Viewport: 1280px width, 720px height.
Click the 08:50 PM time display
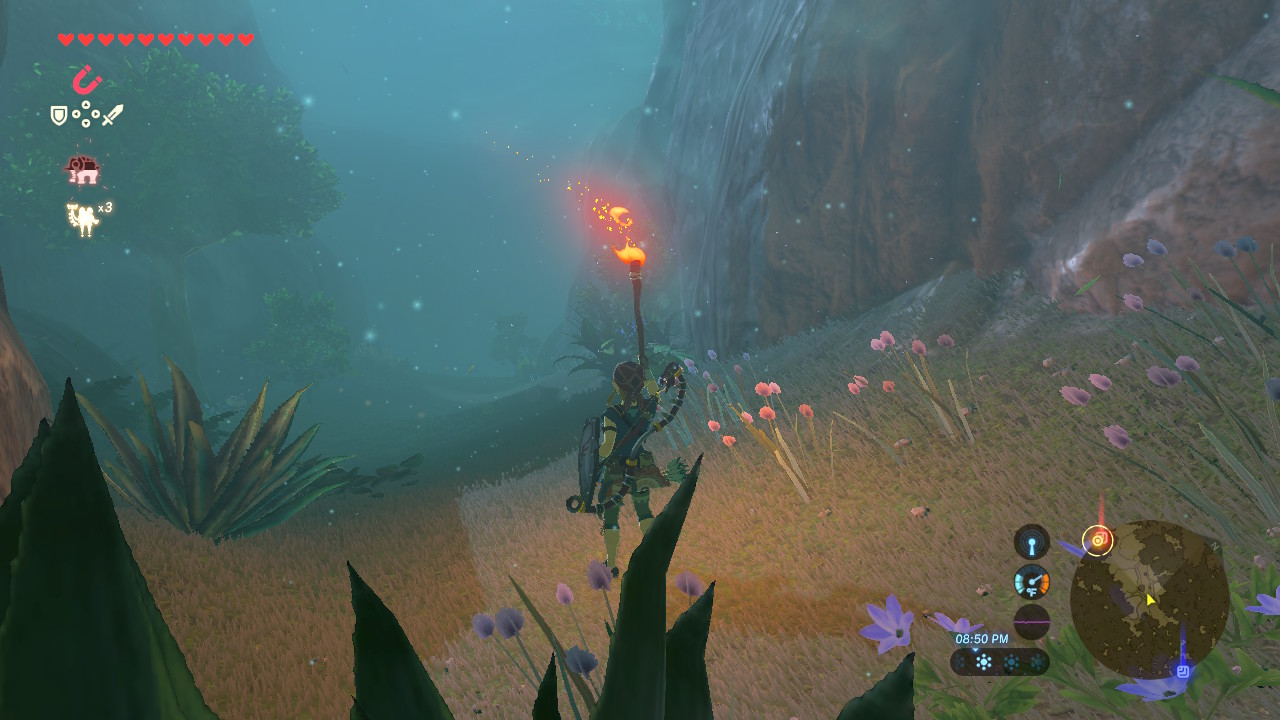[981, 638]
